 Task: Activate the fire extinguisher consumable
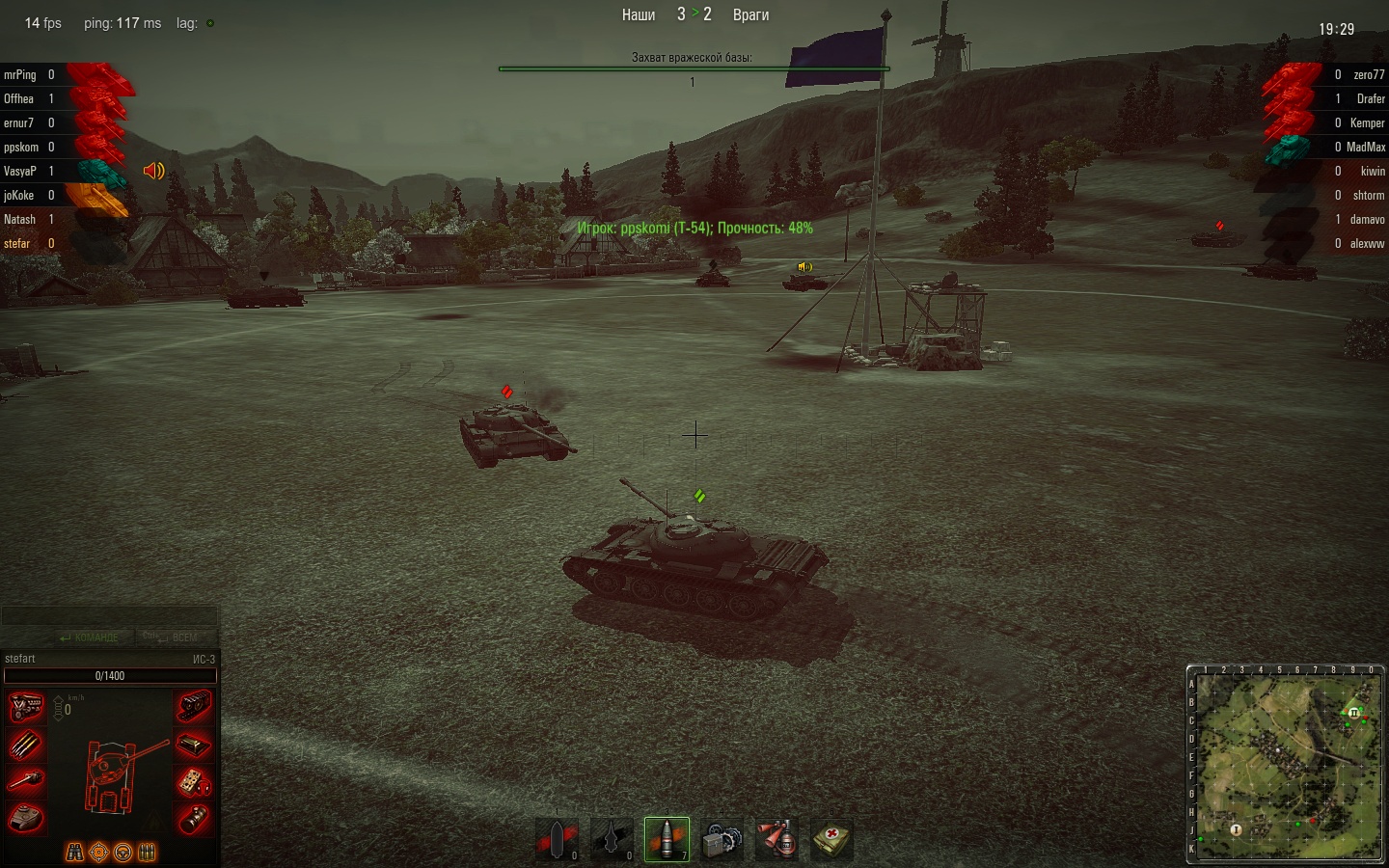[x=776, y=839]
